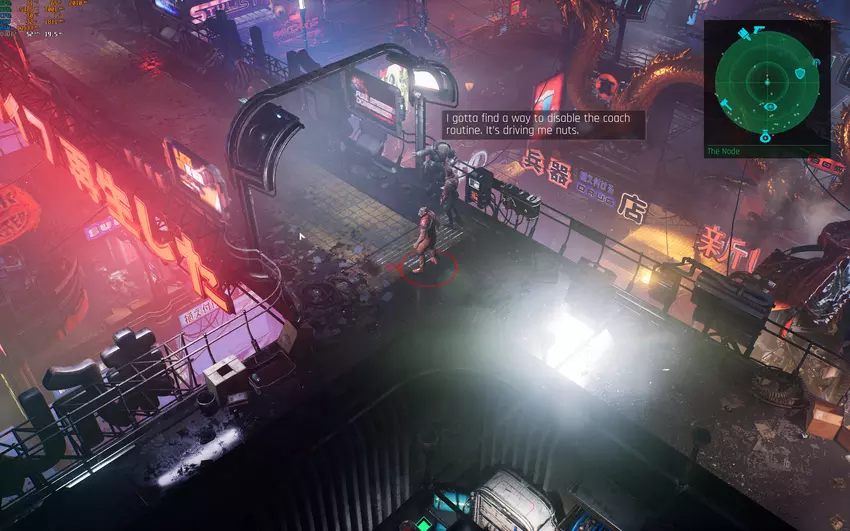Select the pistol marker on the minimap
The width and height of the screenshot is (850, 531).
tap(758, 29)
